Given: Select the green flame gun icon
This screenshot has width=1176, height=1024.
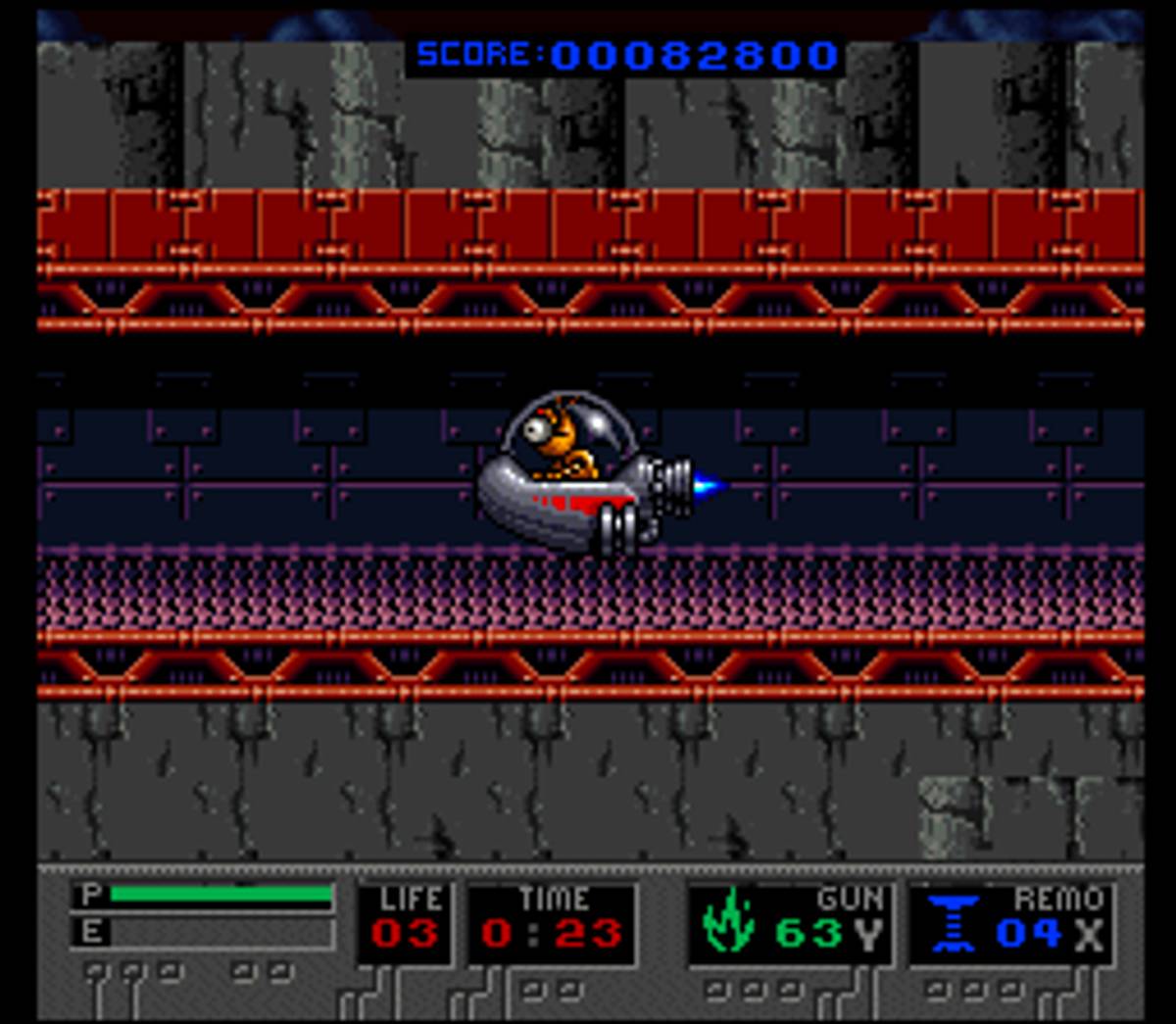Looking at the screenshot, I should pos(728,922).
